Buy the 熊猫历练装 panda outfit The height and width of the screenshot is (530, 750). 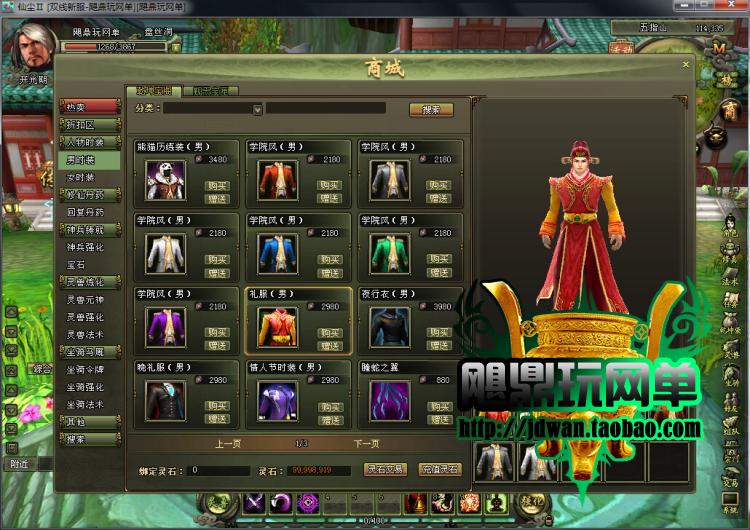pyautogui.click(x=217, y=185)
